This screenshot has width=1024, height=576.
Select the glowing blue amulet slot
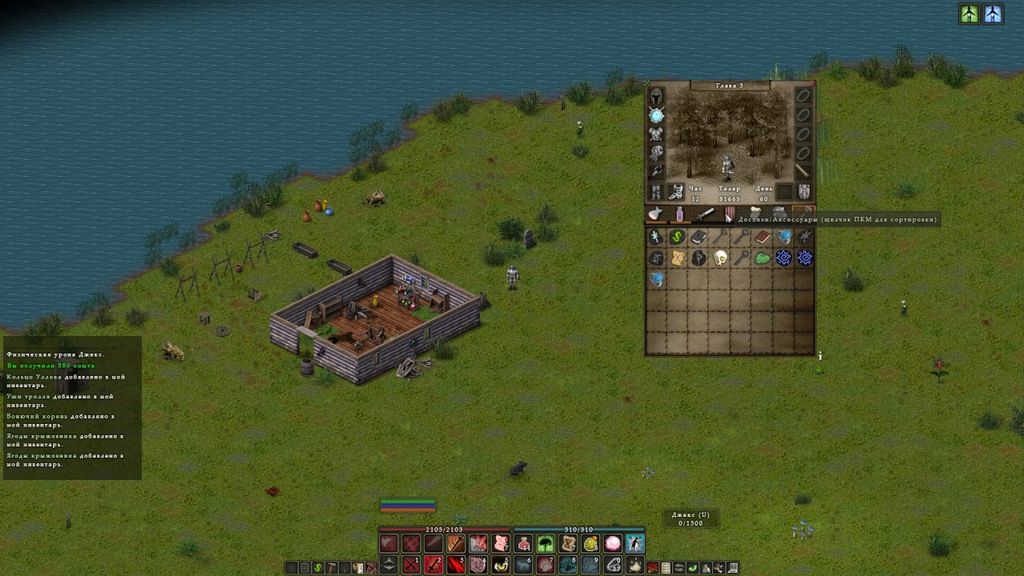(657, 115)
